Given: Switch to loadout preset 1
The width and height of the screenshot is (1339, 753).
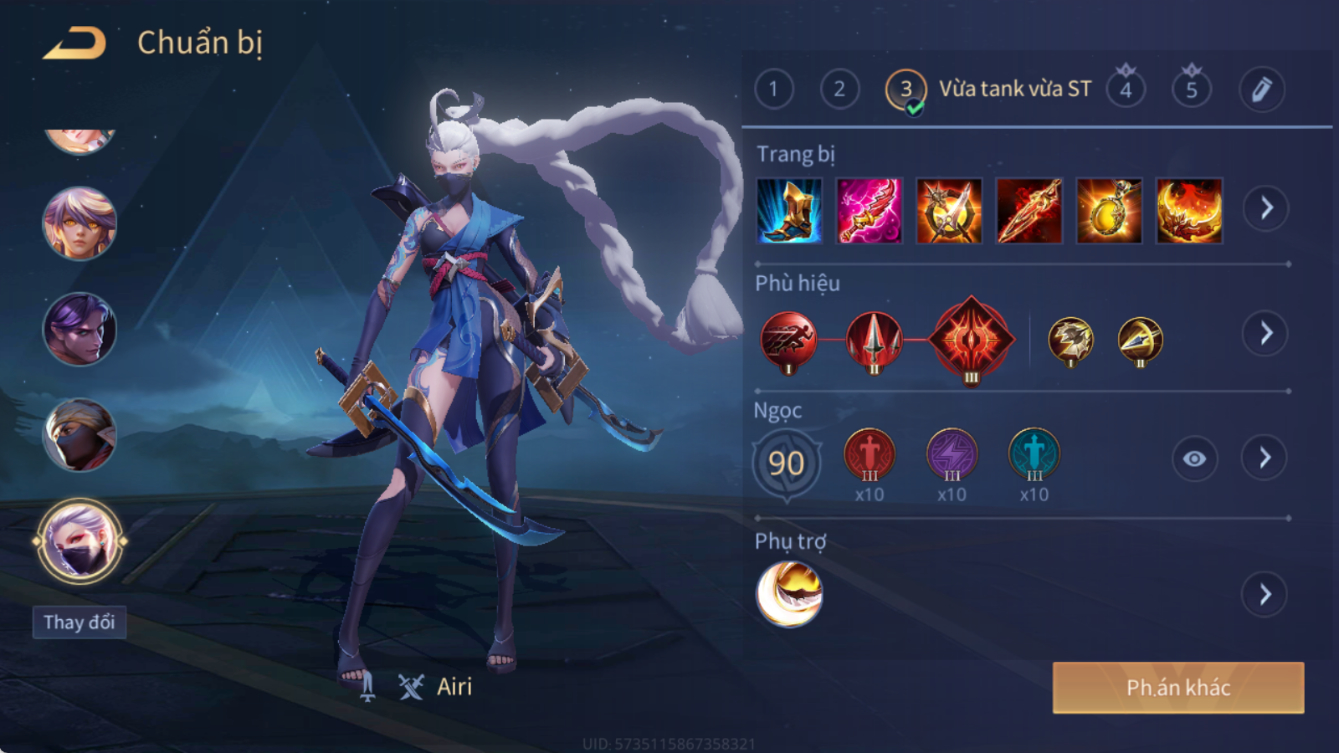Looking at the screenshot, I should (x=773, y=90).
